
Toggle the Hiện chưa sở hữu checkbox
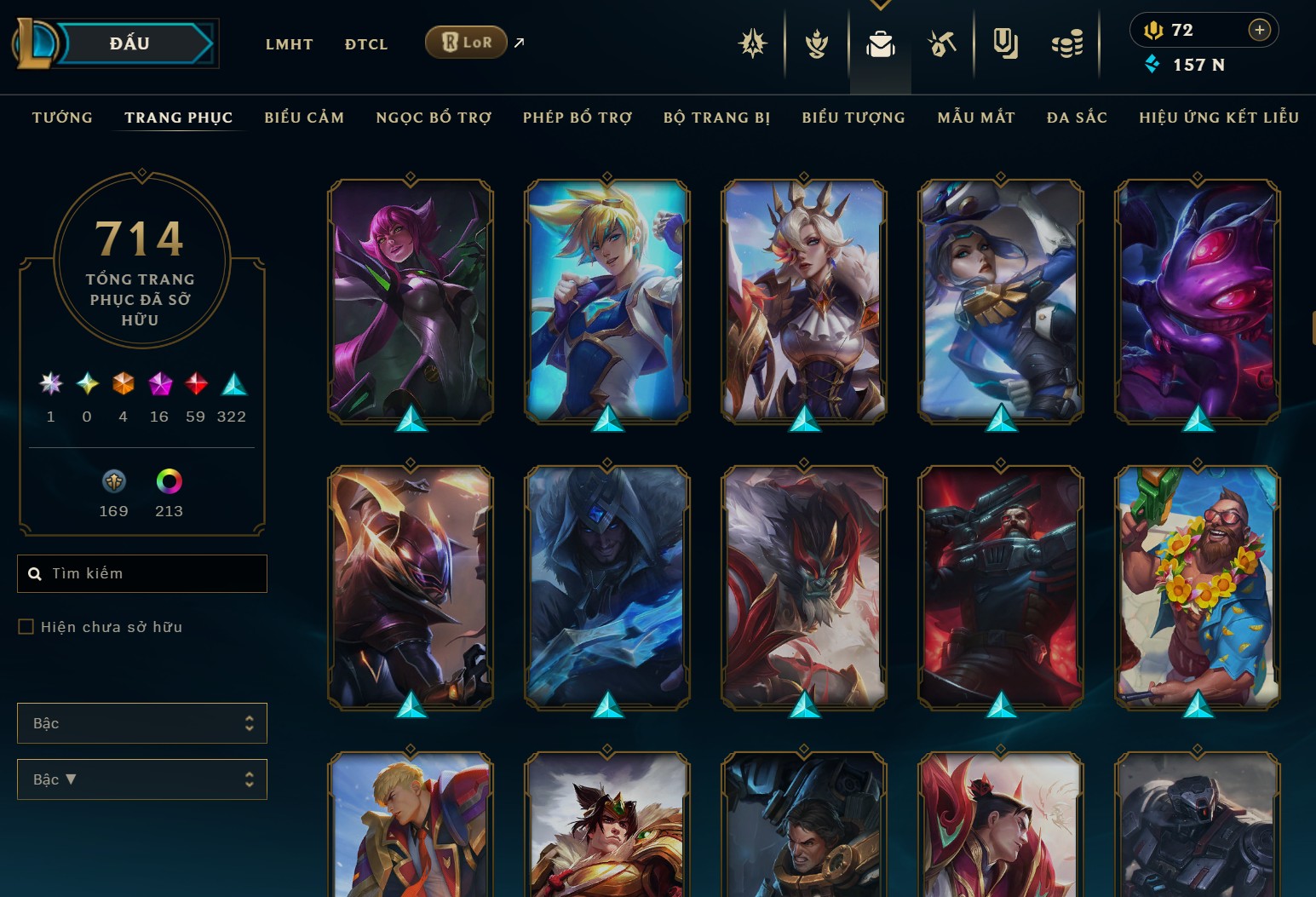[26, 627]
